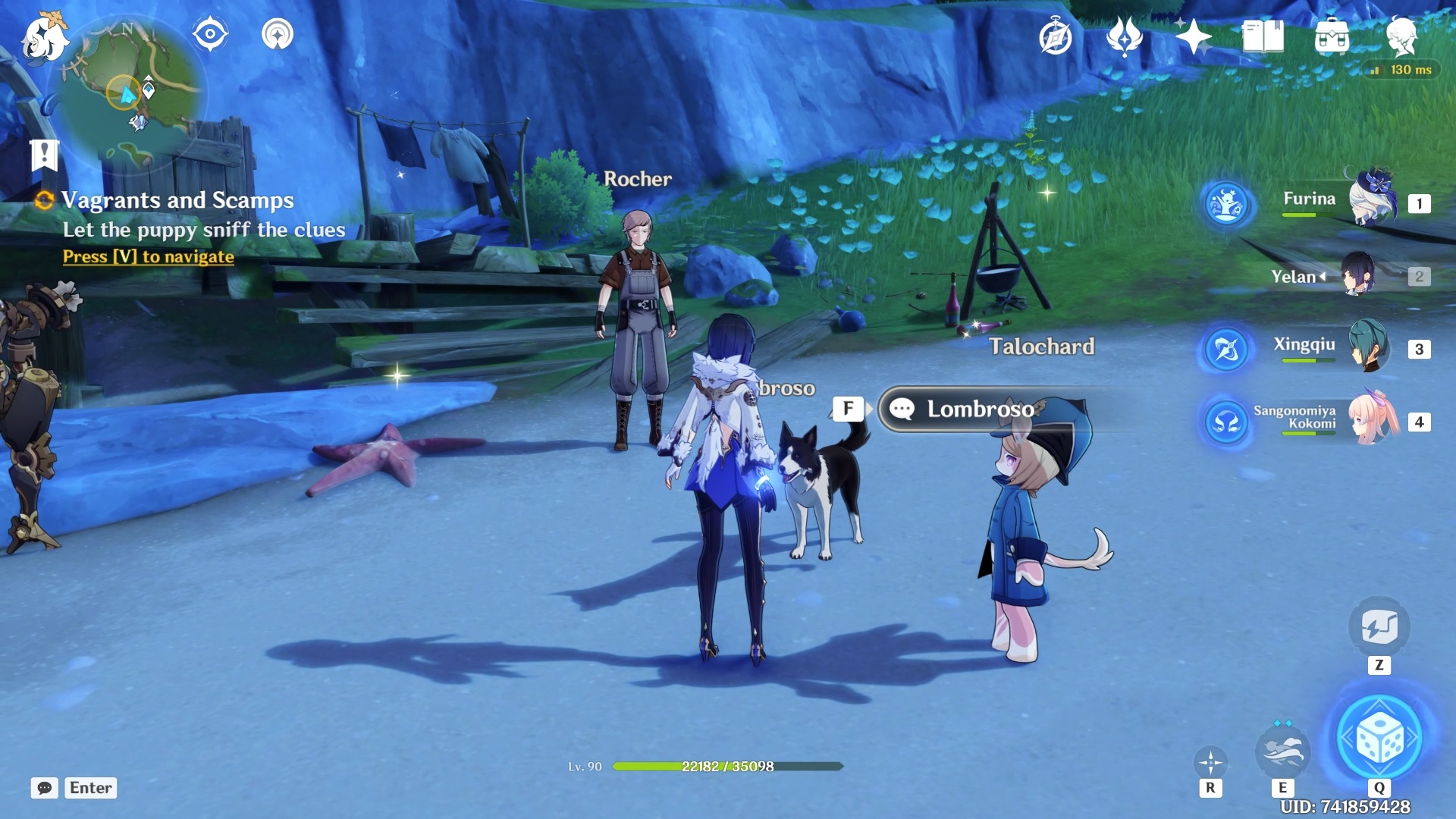
Task: Open the events compass icon
Action: click(1056, 37)
